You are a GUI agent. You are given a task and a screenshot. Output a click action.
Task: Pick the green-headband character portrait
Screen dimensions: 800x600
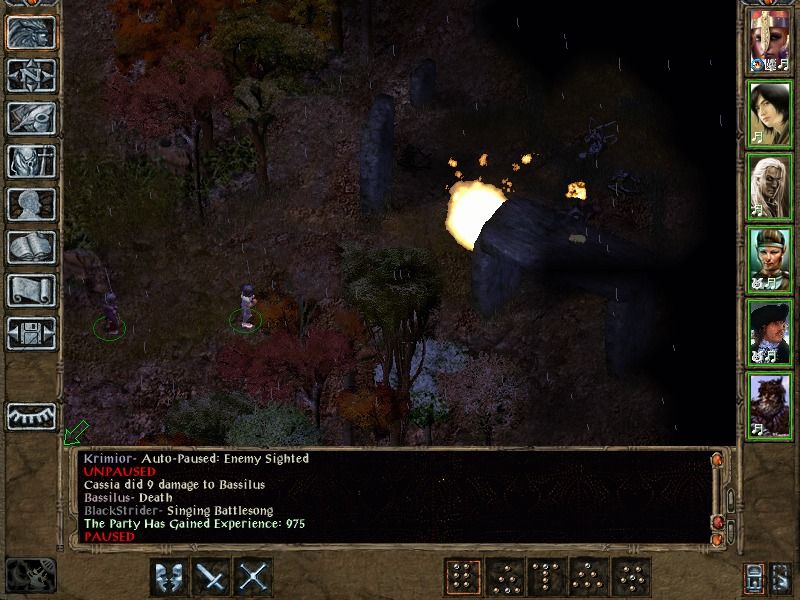pos(769,259)
